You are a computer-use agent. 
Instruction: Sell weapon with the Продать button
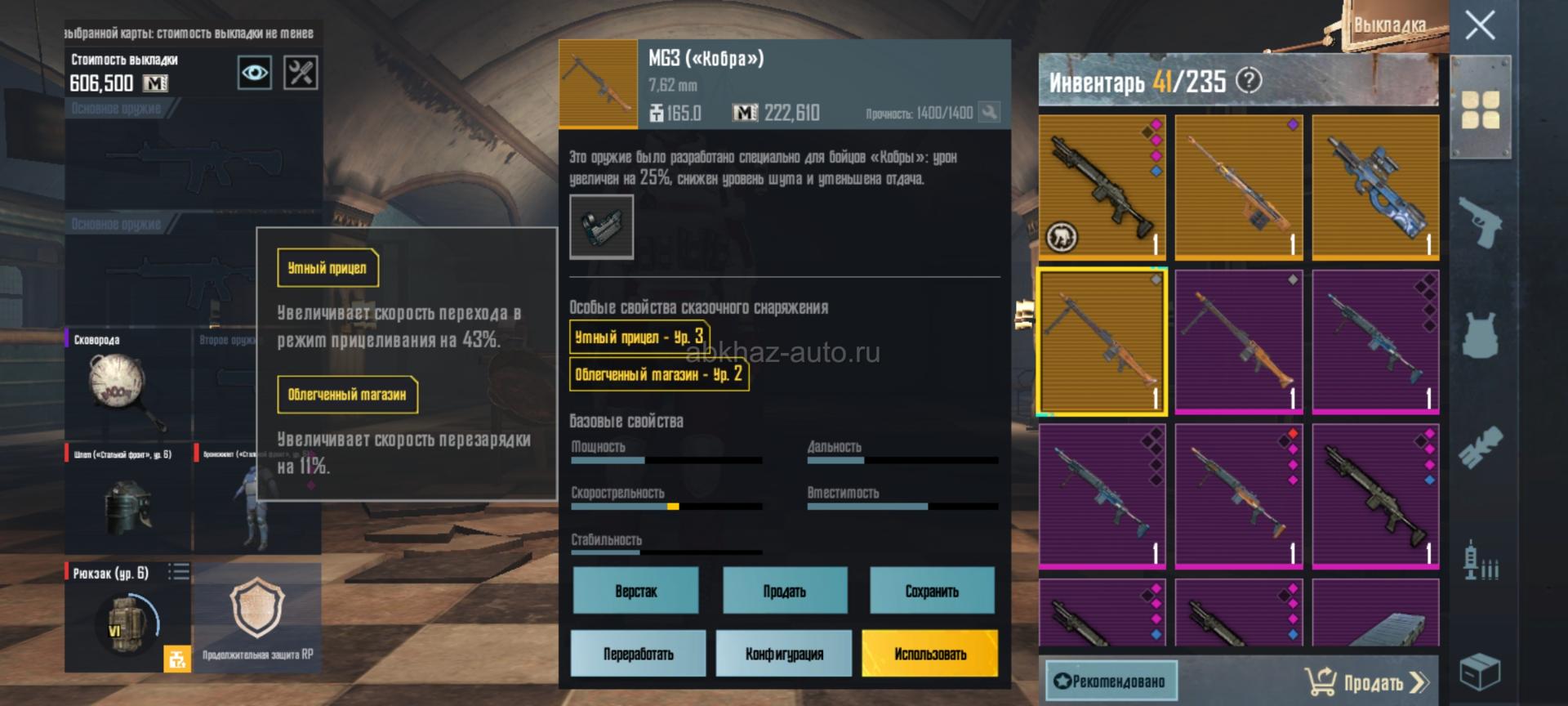(x=784, y=591)
